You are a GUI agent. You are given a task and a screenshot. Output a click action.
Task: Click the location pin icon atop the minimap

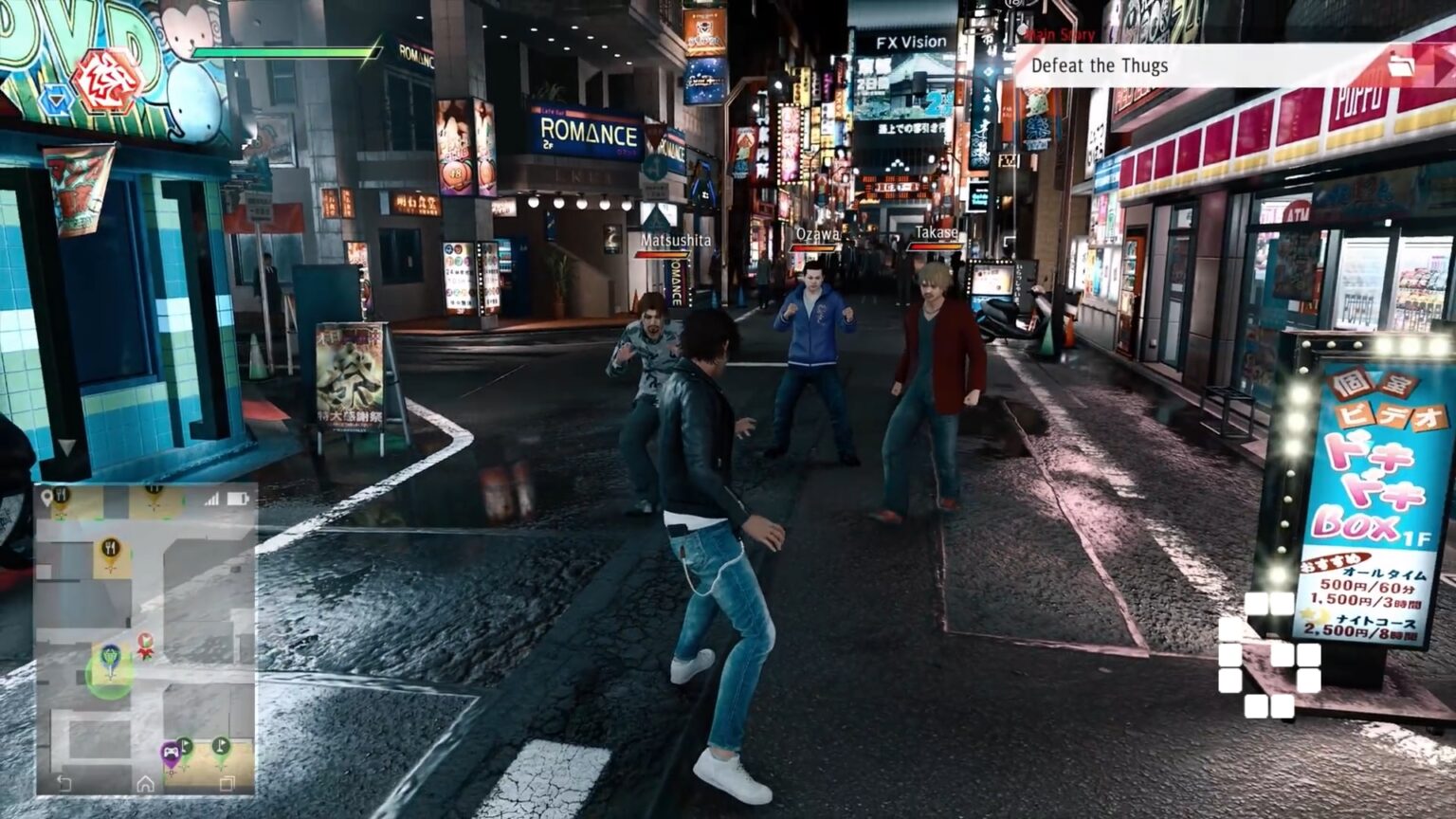coord(46,496)
